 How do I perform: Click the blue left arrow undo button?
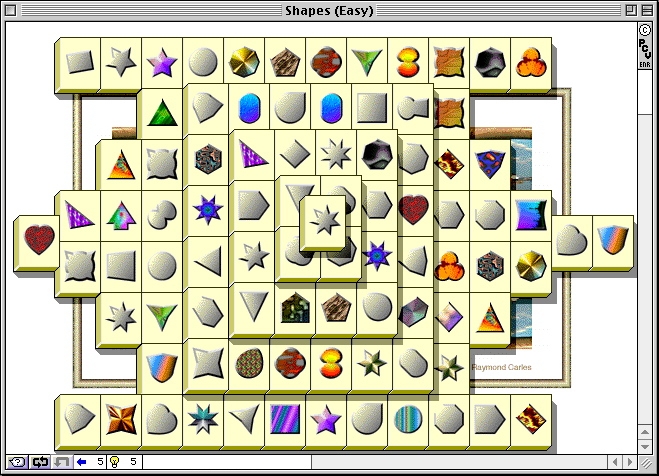(x=81, y=462)
